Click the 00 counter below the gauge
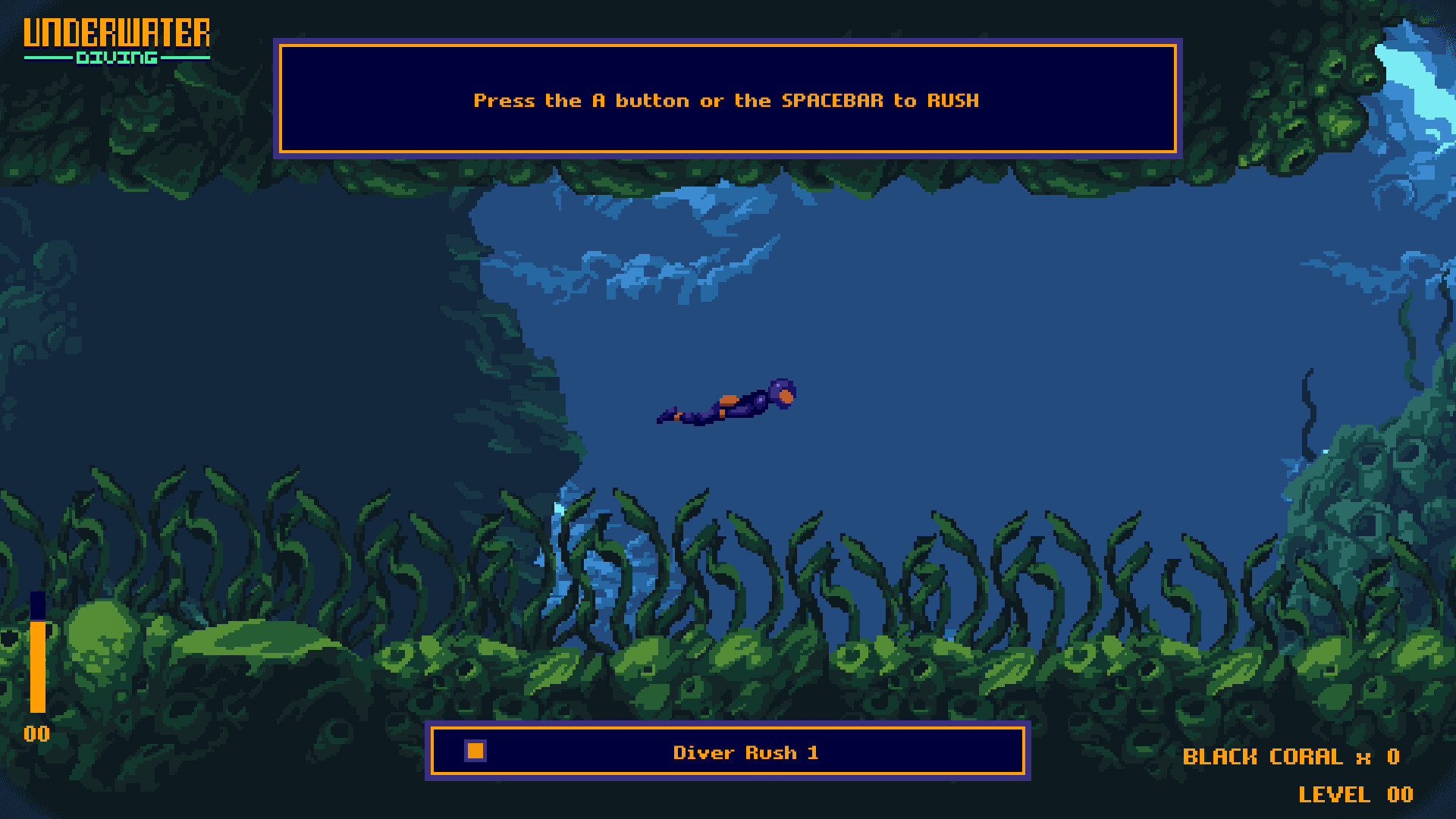This screenshot has width=1456, height=819. (36, 733)
